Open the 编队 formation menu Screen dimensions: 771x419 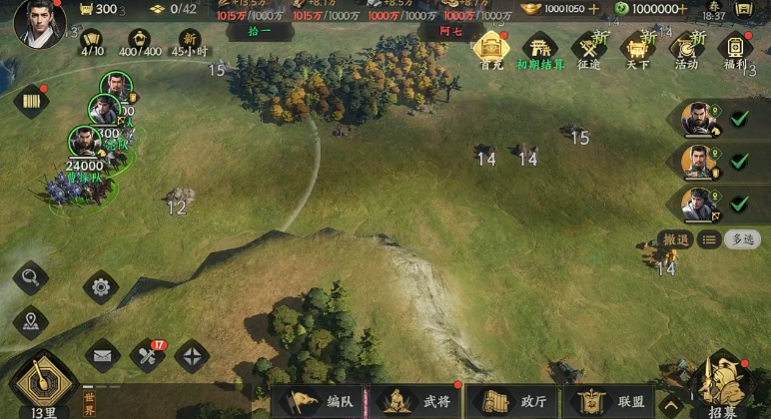(x=319, y=401)
